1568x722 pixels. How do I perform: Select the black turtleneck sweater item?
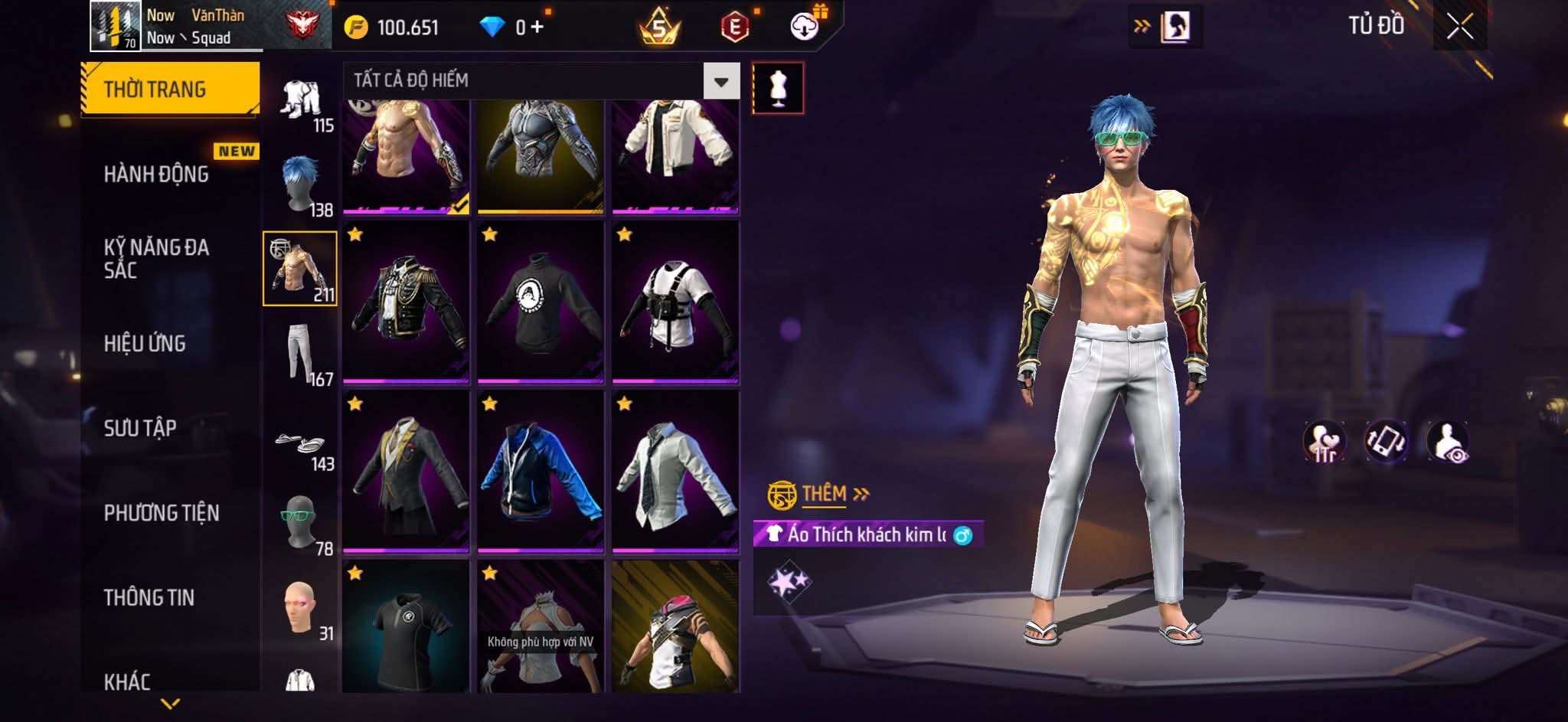[541, 302]
